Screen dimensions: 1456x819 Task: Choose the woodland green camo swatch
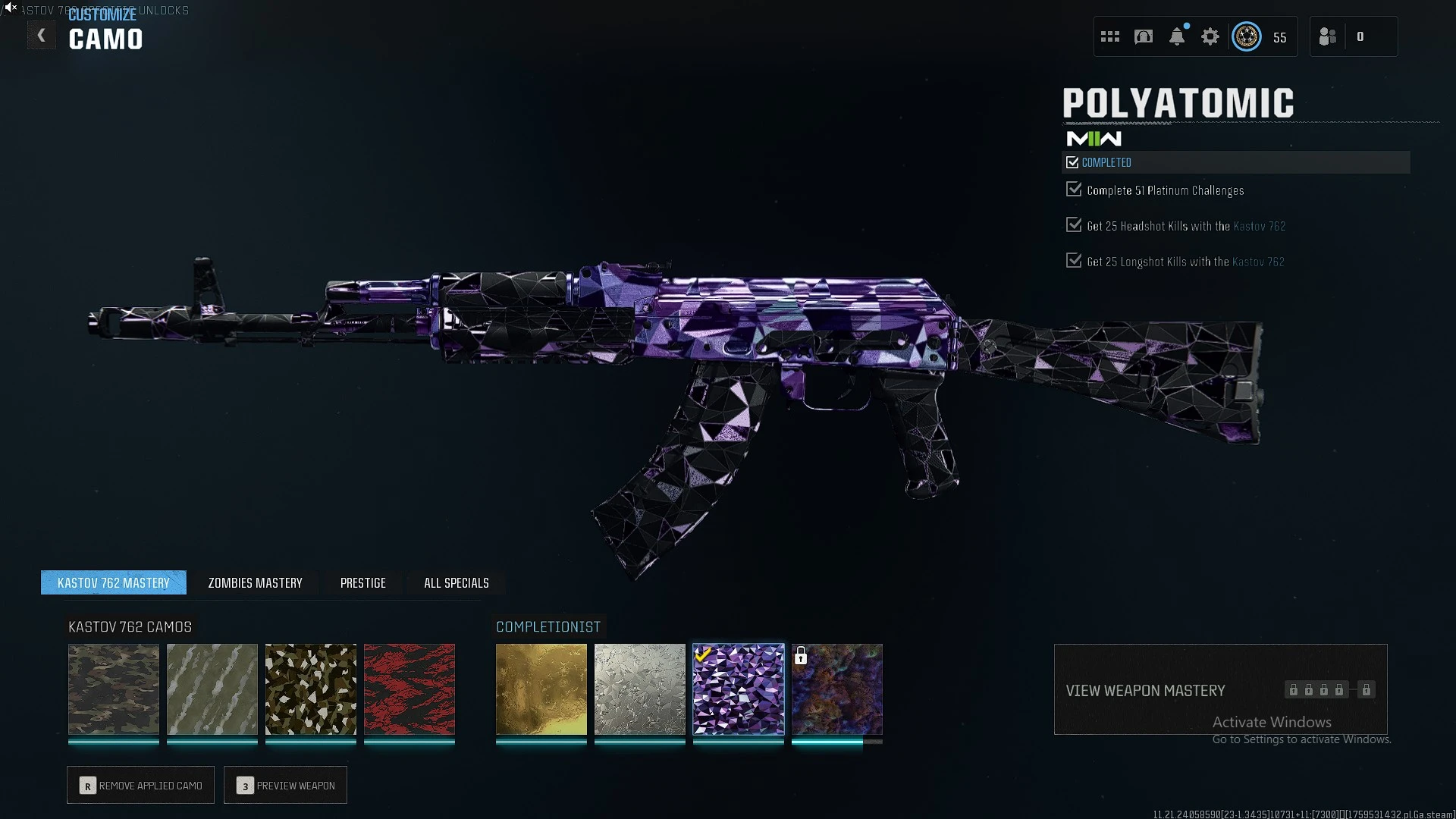coord(114,689)
